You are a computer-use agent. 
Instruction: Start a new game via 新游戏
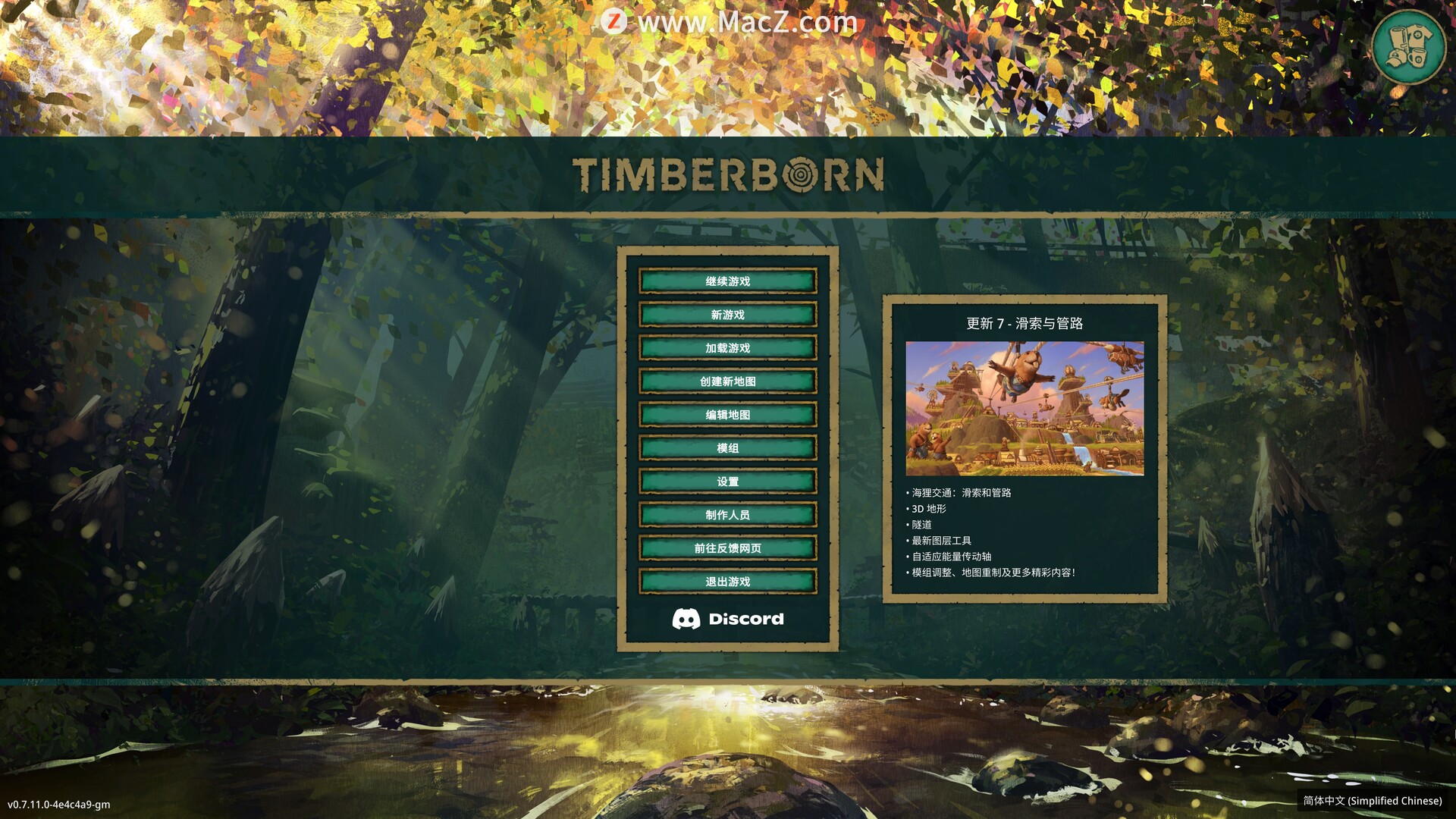pyautogui.click(x=727, y=315)
